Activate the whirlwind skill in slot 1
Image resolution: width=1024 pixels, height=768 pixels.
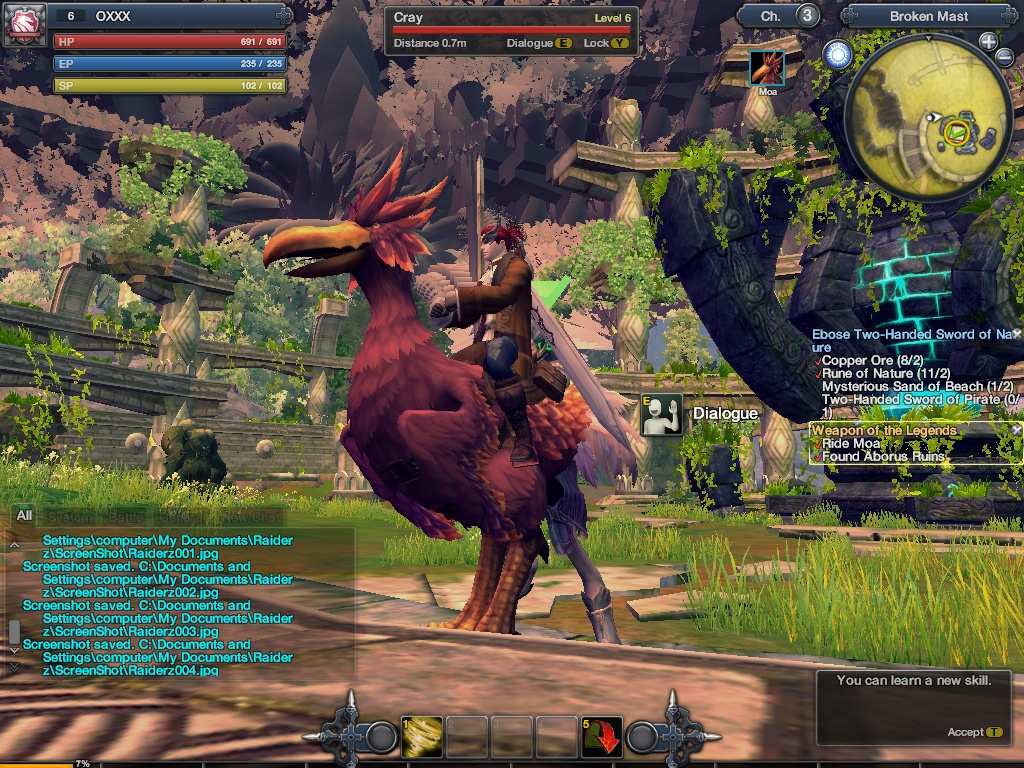tap(422, 737)
